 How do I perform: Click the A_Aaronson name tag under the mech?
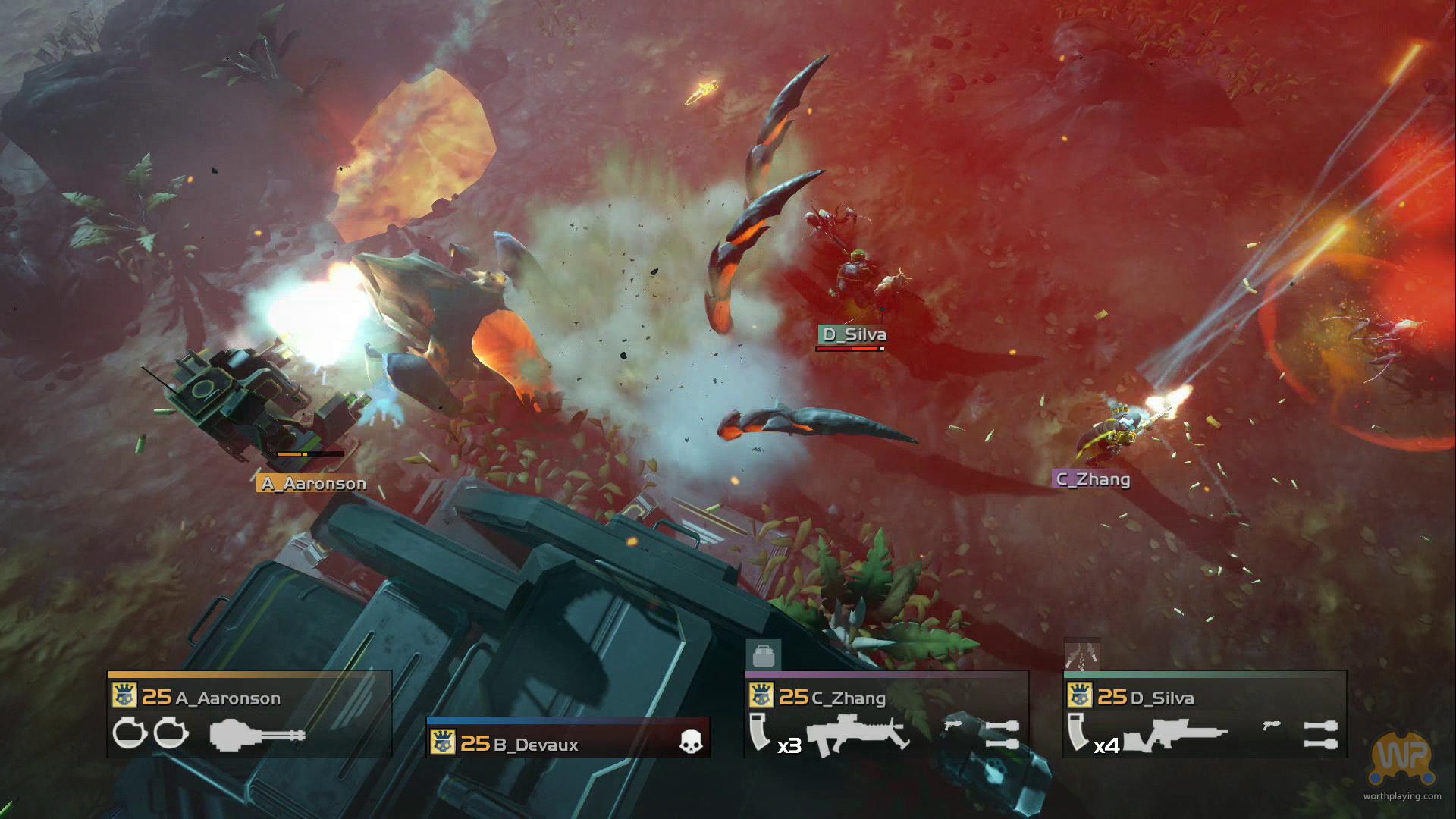coord(312,483)
